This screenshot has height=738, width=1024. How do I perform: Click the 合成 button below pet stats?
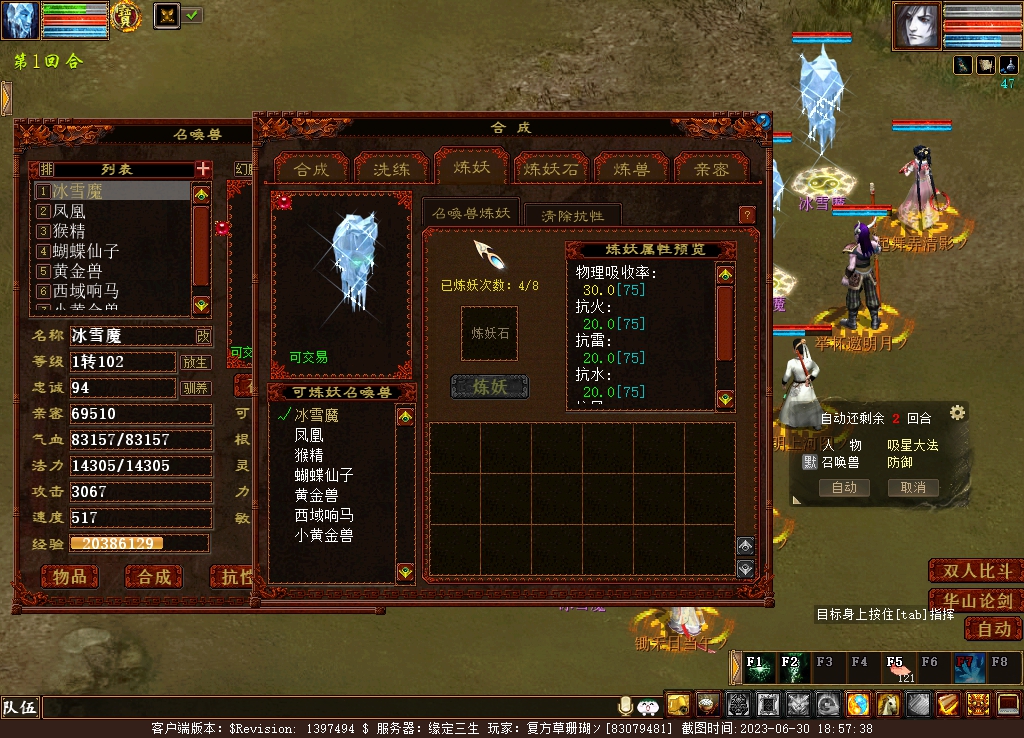(x=153, y=577)
